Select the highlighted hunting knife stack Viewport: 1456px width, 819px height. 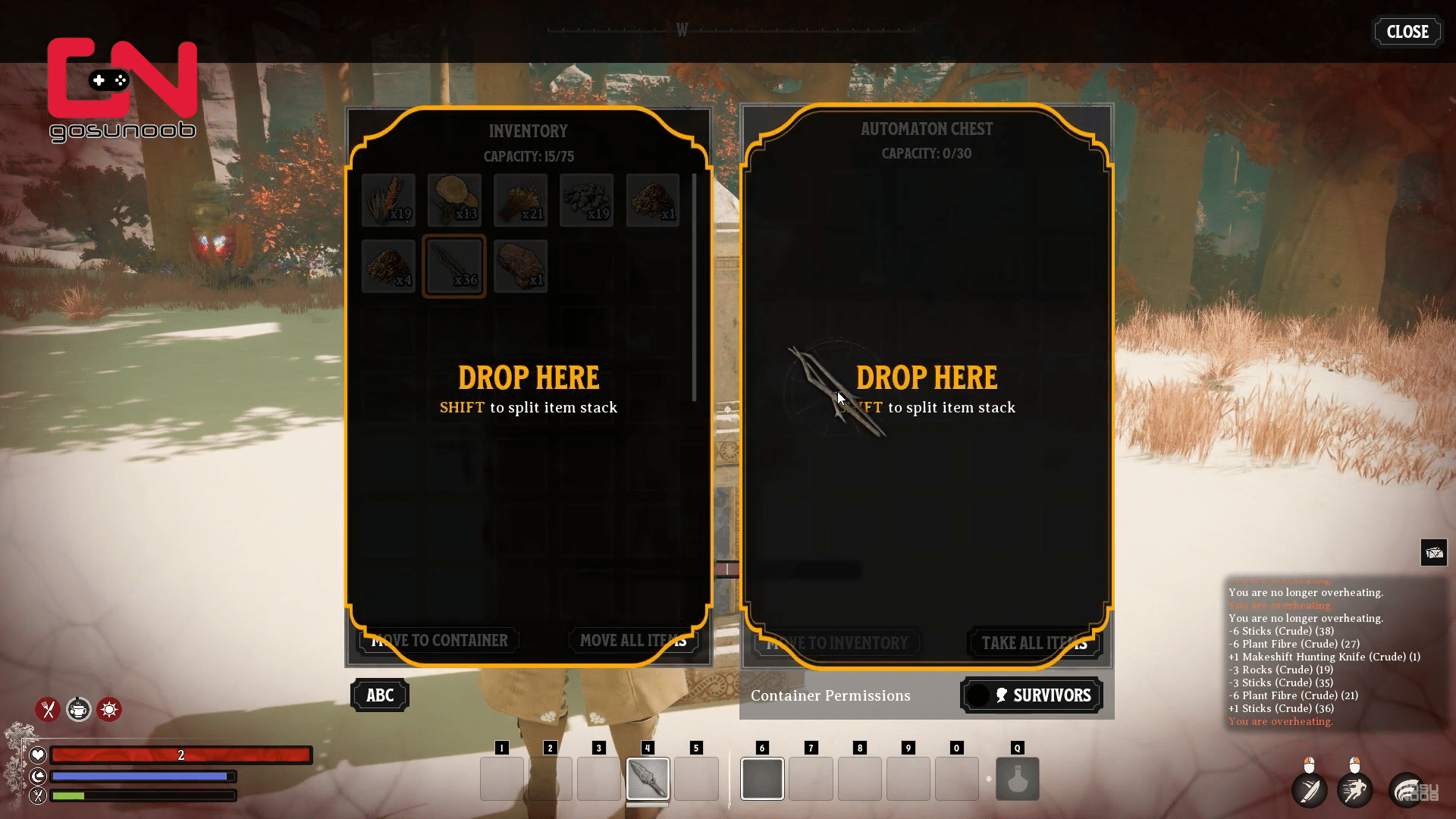point(454,266)
